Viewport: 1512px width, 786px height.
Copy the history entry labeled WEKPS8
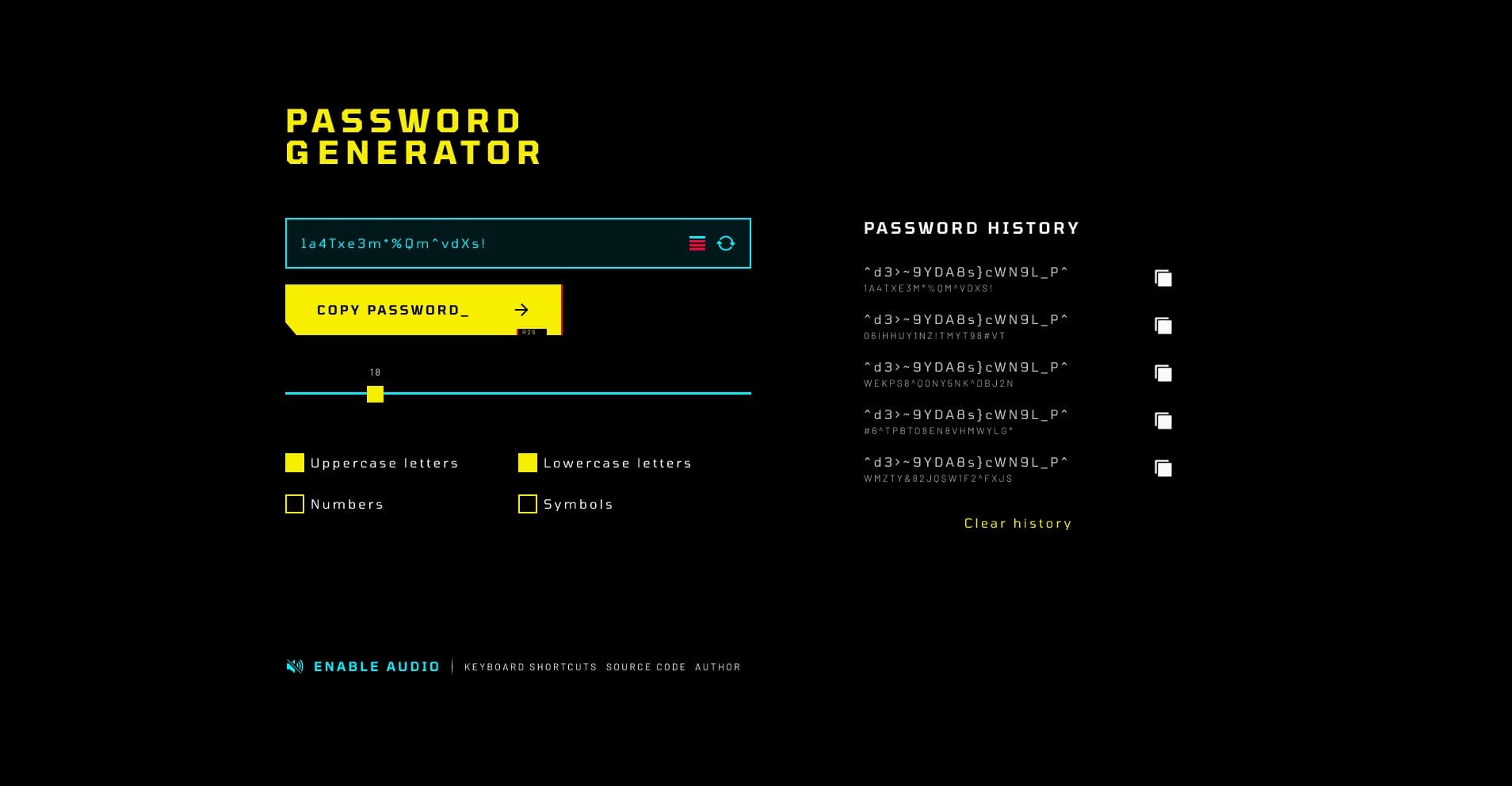[x=1163, y=373]
